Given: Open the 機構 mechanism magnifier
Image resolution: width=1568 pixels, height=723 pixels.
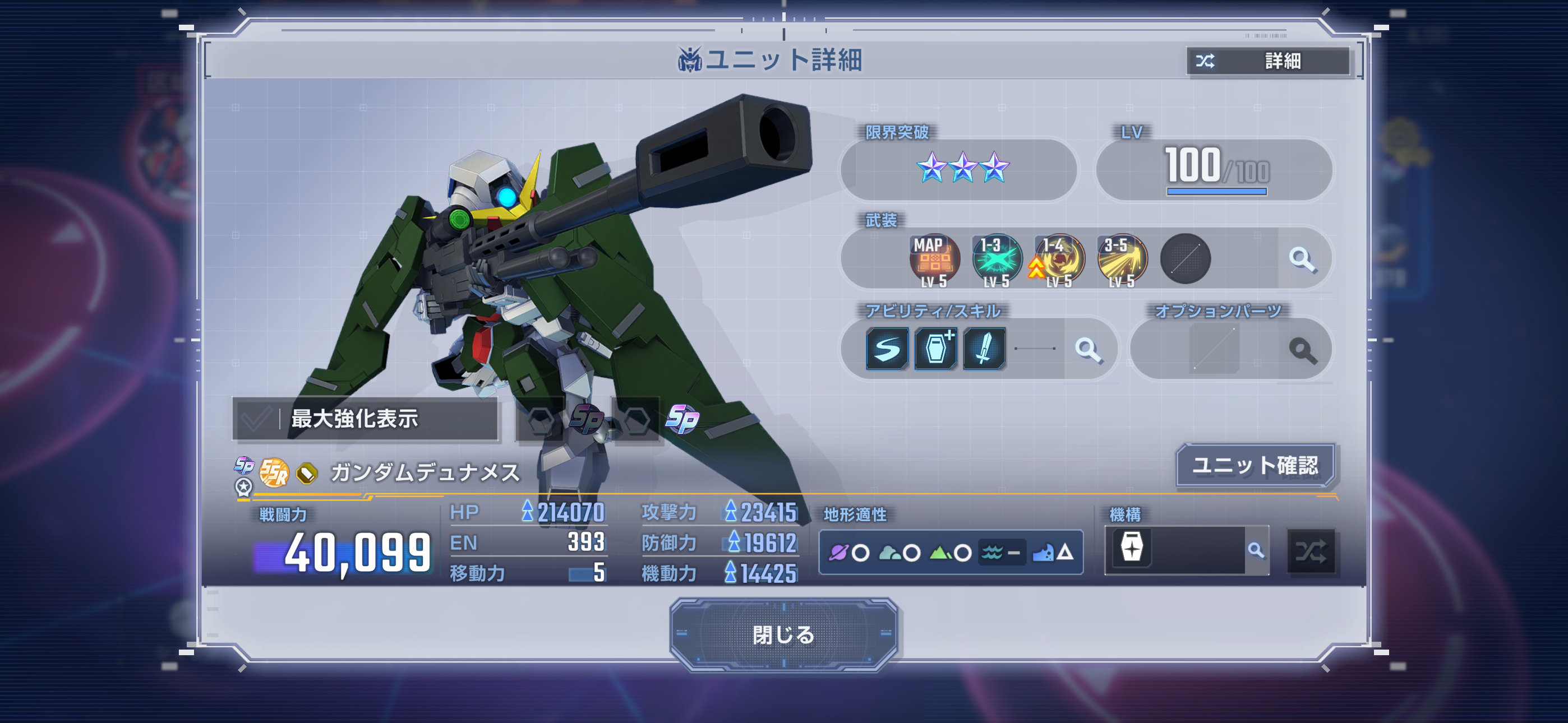Looking at the screenshot, I should click(x=1256, y=551).
